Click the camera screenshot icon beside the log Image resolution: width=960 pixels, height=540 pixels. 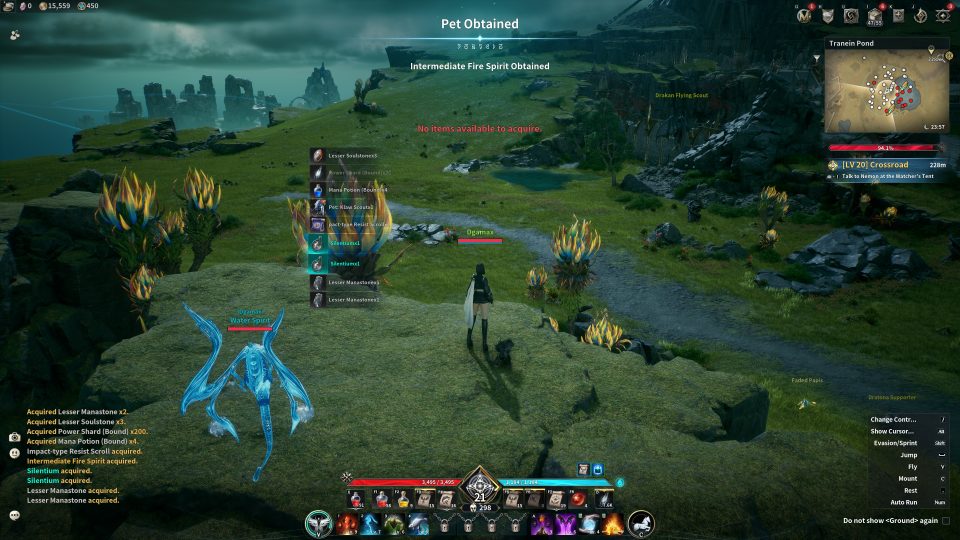click(x=14, y=437)
